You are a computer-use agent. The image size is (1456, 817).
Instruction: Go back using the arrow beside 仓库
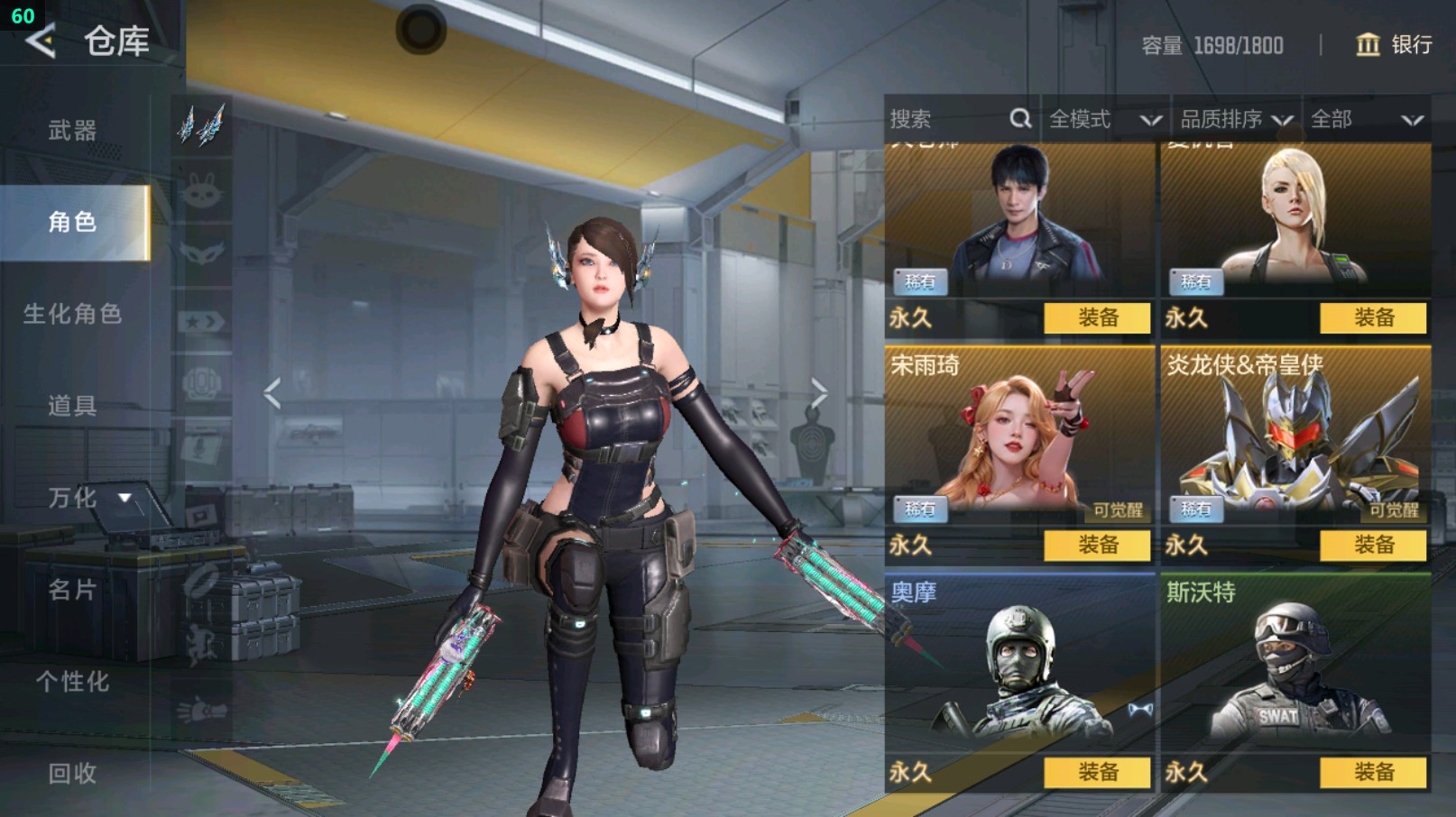(x=41, y=41)
